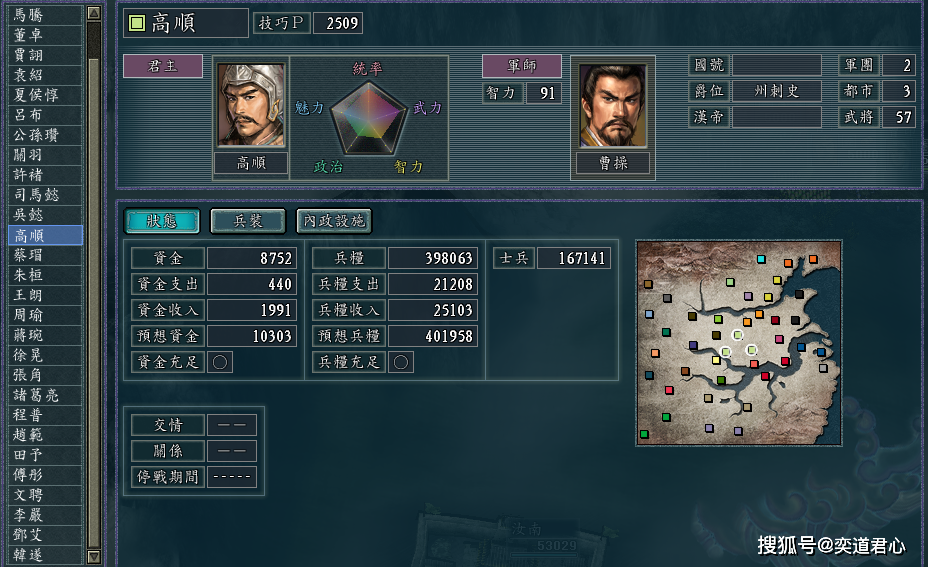
Task: Pick 袁紹 in the ruler list
Action: [41, 75]
